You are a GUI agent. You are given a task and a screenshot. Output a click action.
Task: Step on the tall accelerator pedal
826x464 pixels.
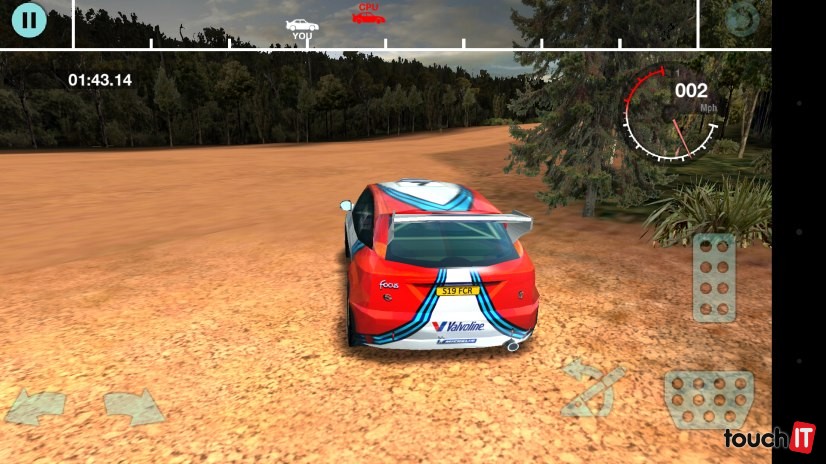[x=714, y=277]
